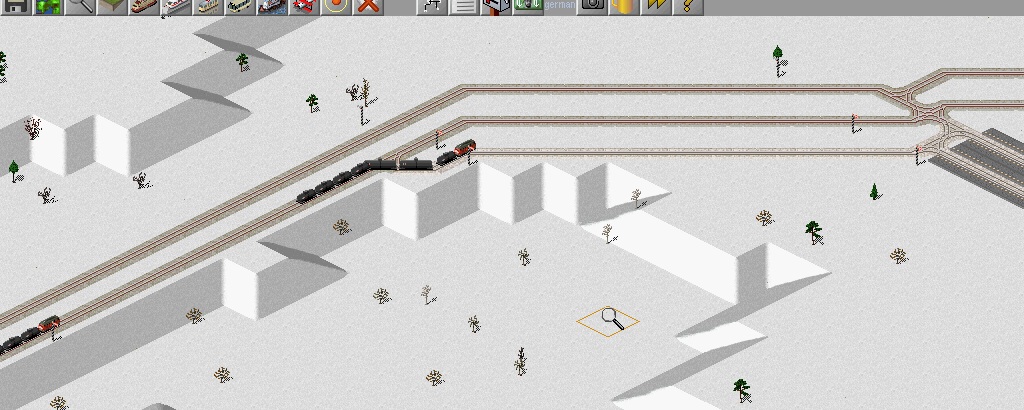Open the lists window icon
The height and width of the screenshot is (410, 1024).
pos(464,6)
